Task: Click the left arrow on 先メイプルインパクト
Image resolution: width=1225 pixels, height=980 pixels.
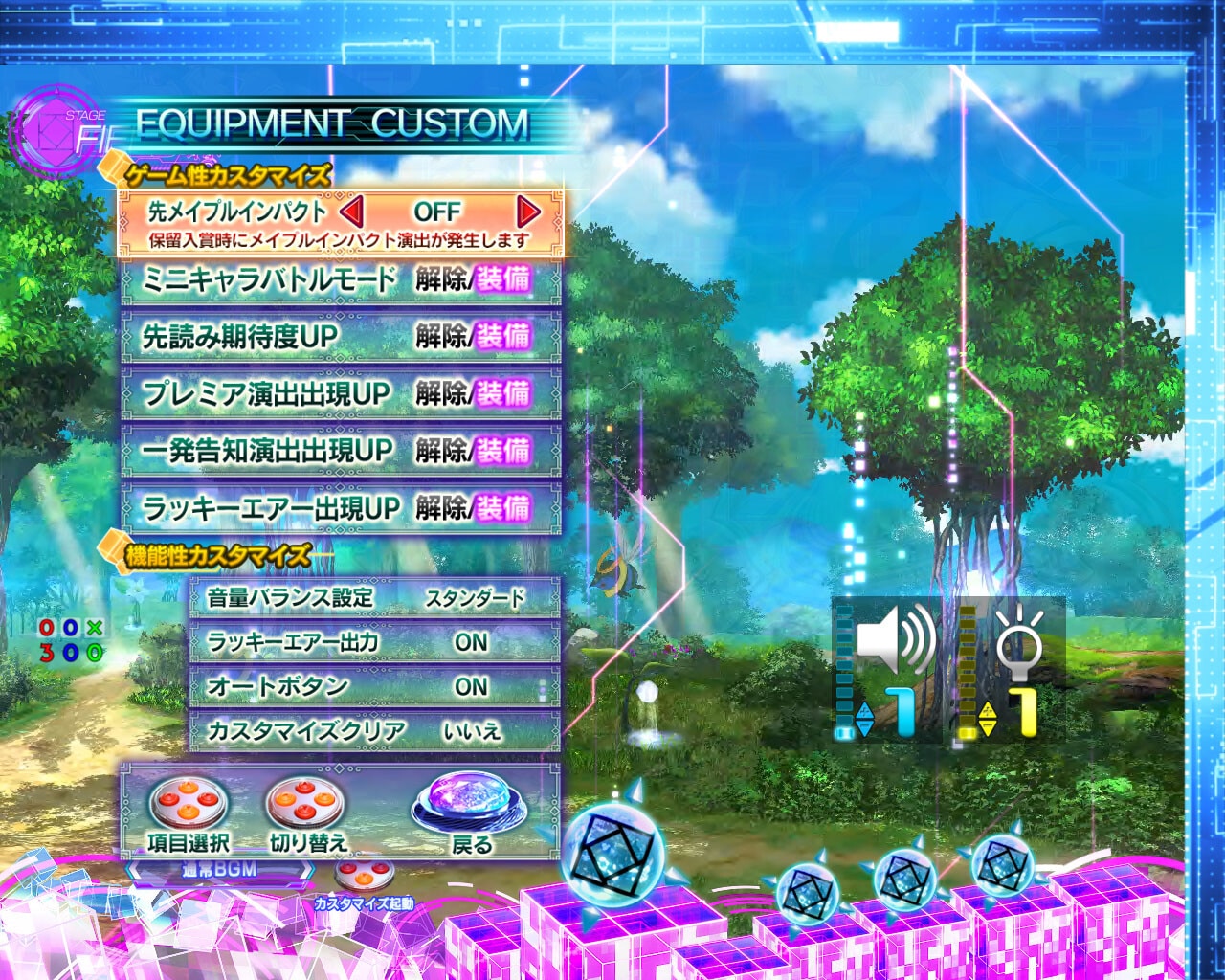Action: [351, 211]
